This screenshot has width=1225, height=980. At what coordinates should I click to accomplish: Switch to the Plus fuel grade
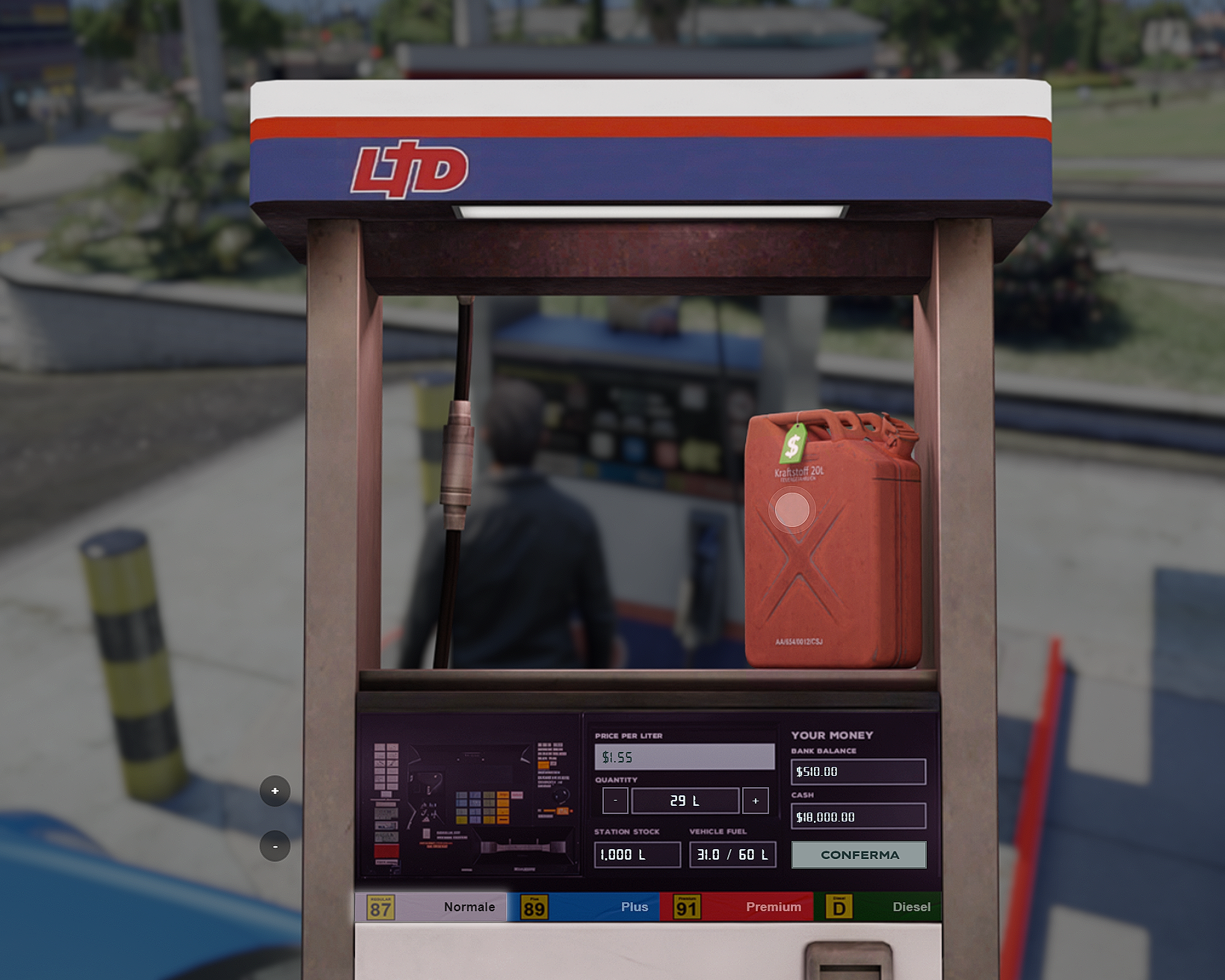[635, 907]
